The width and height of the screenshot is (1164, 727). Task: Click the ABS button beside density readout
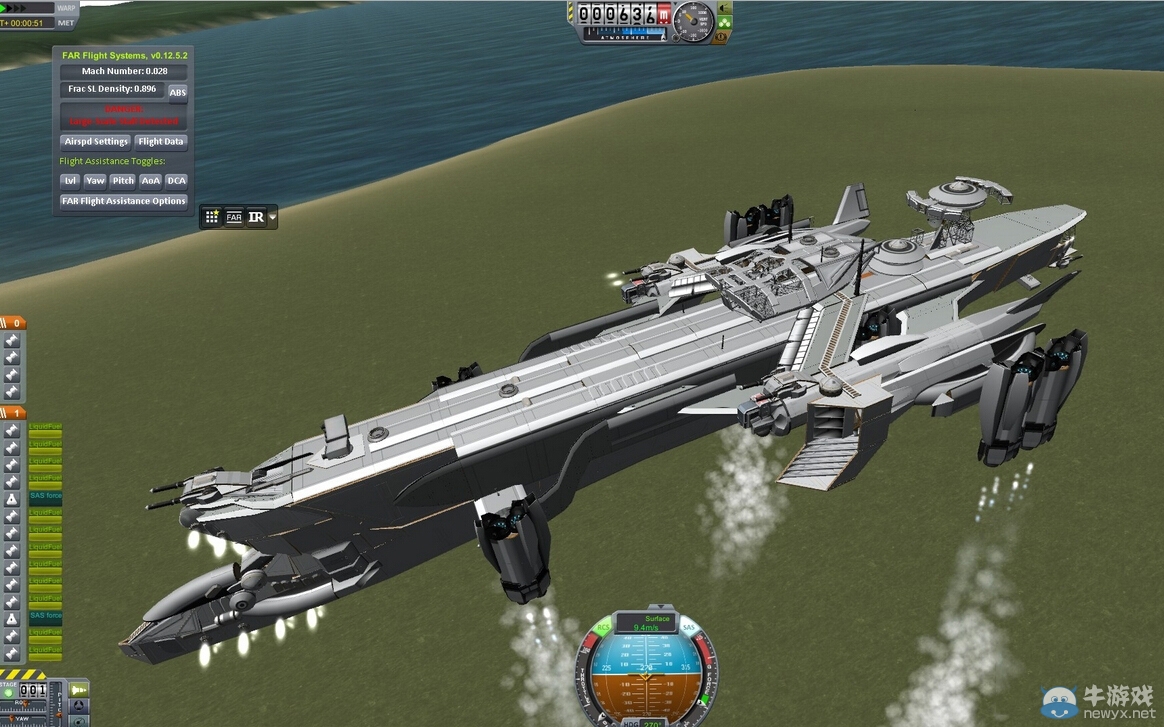click(177, 92)
